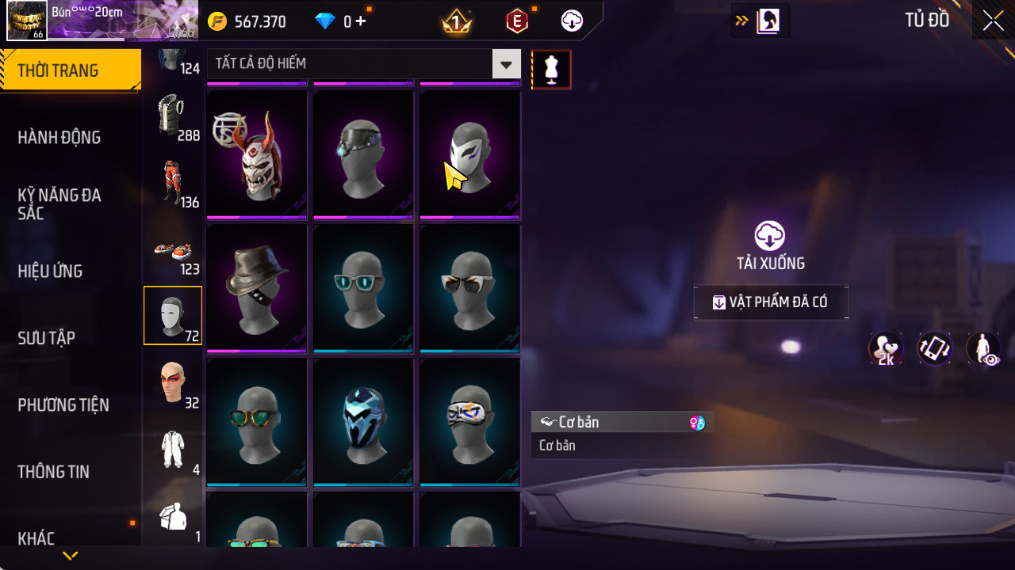Open the Phương Tiện tab
1015x570 pixels.
(x=63, y=405)
